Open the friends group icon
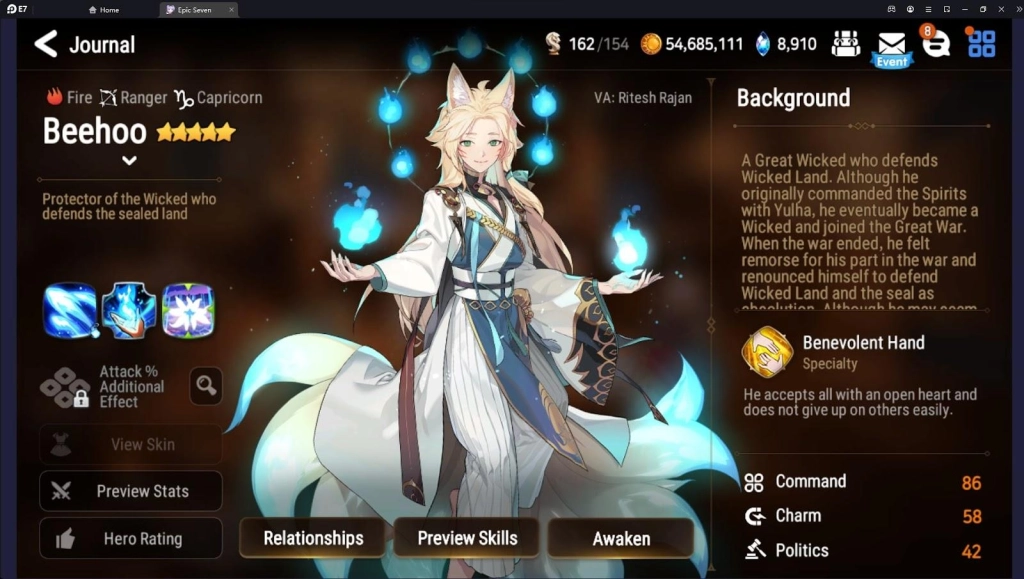 pyautogui.click(x=846, y=44)
